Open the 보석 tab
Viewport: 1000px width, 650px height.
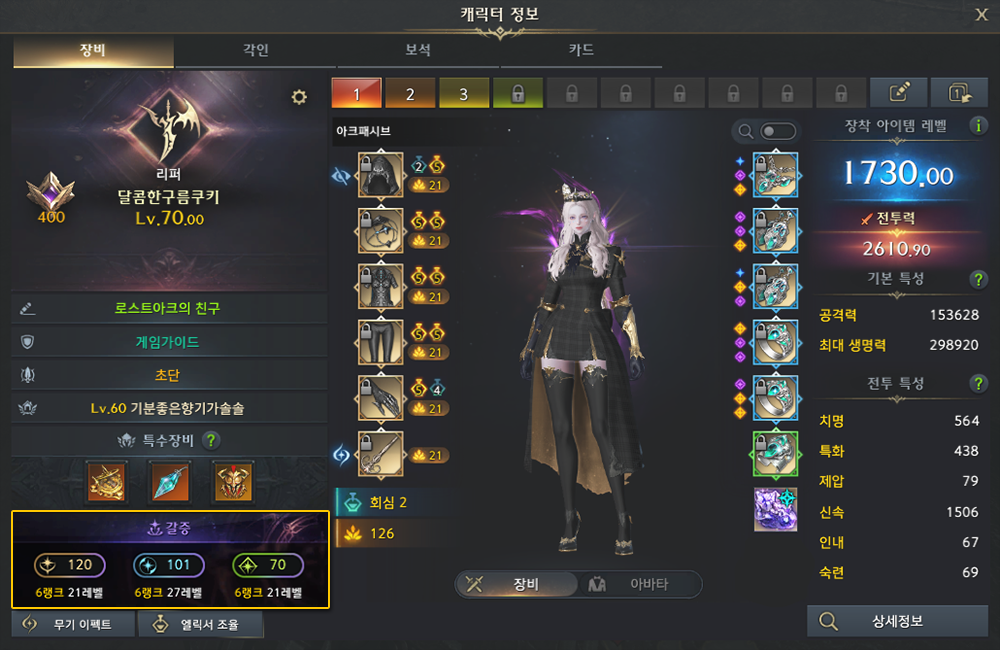point(418,50)
